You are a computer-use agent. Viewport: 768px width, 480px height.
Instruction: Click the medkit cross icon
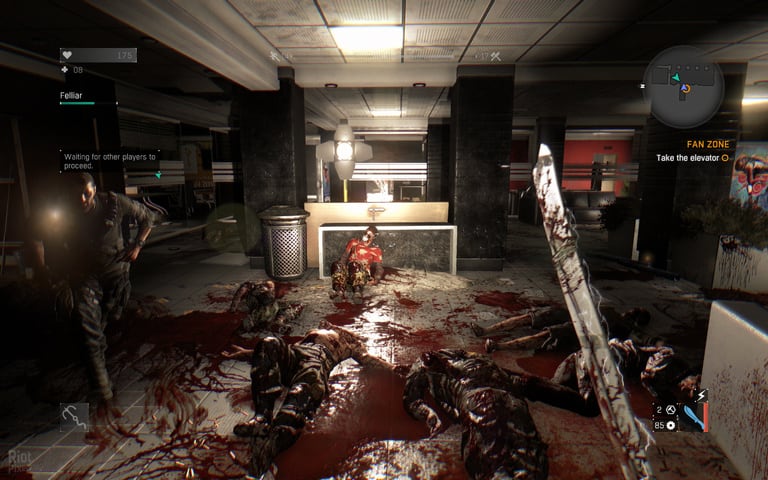pos(65,70)
